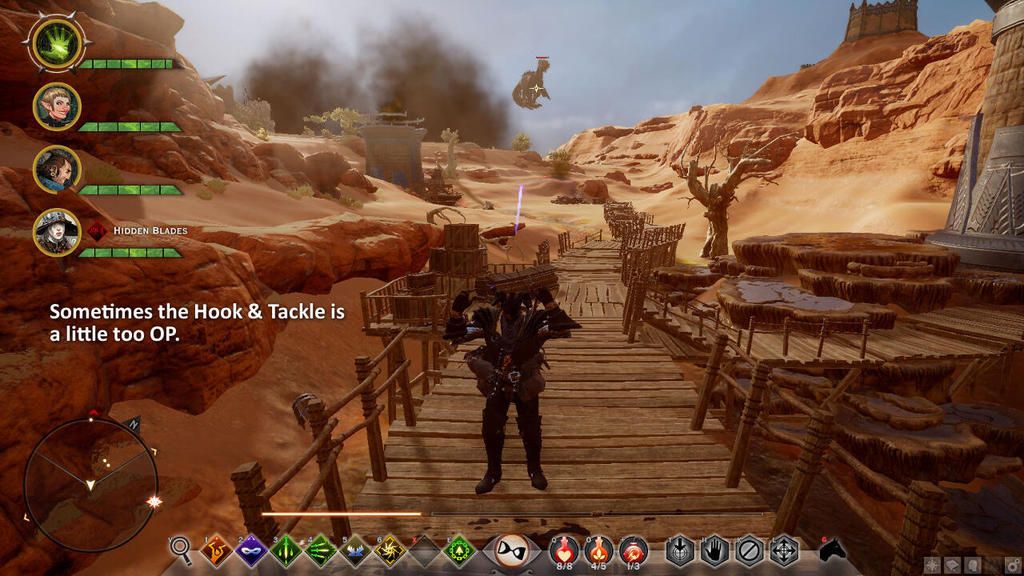Use the magnifying glass search icon
The image size is (1024, 576).
point(181,550)
